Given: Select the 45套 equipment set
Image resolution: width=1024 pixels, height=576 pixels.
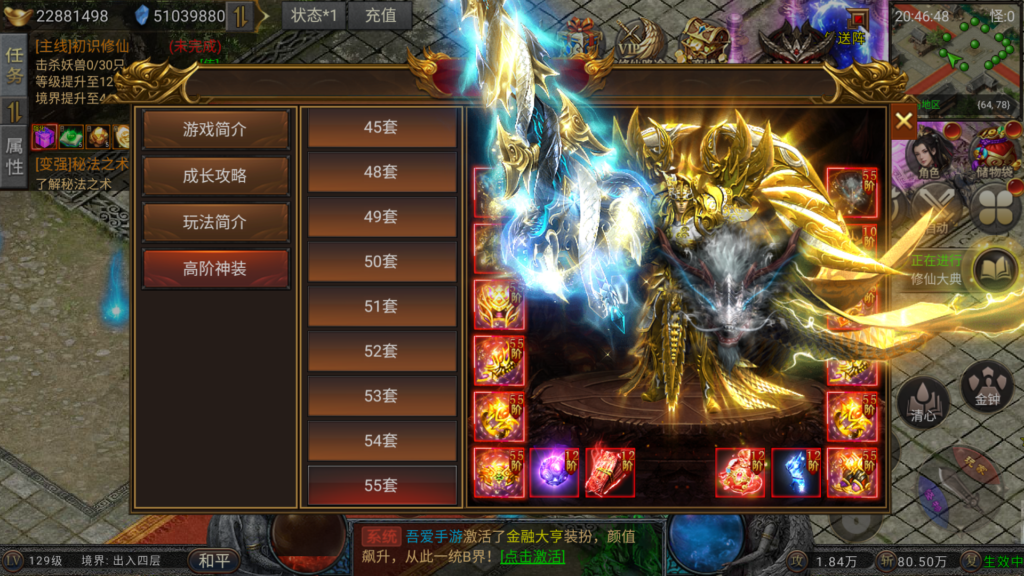Looking at the screenshot, I should 381,127.
